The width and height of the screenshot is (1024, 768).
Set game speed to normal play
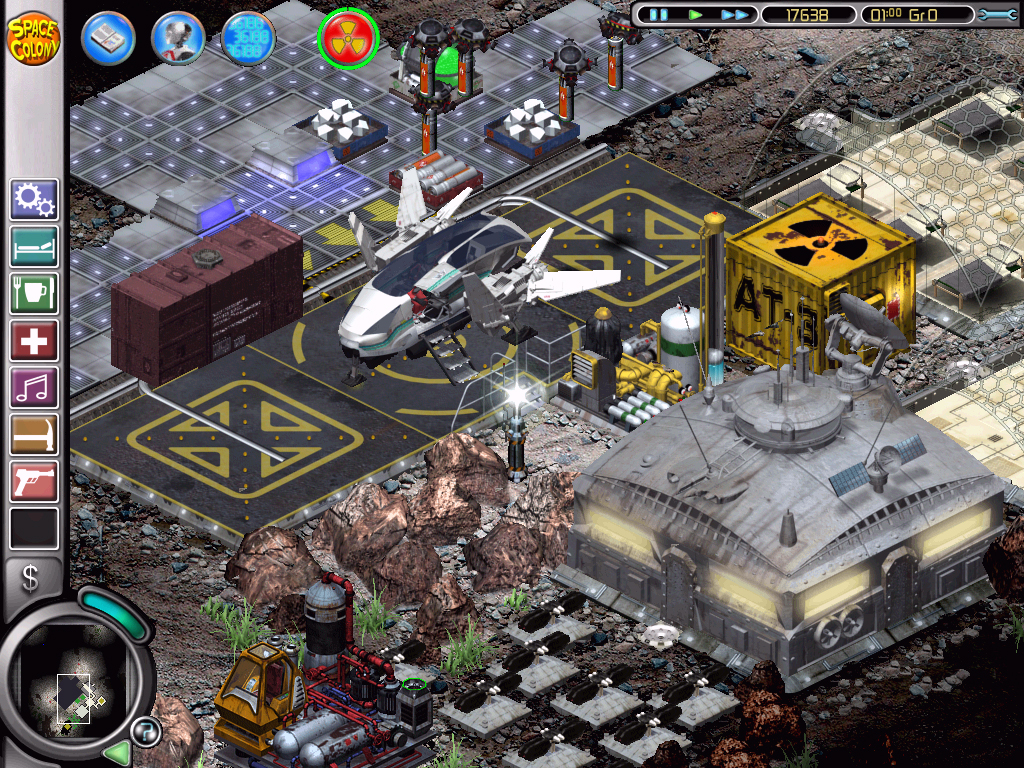[696, 15]
